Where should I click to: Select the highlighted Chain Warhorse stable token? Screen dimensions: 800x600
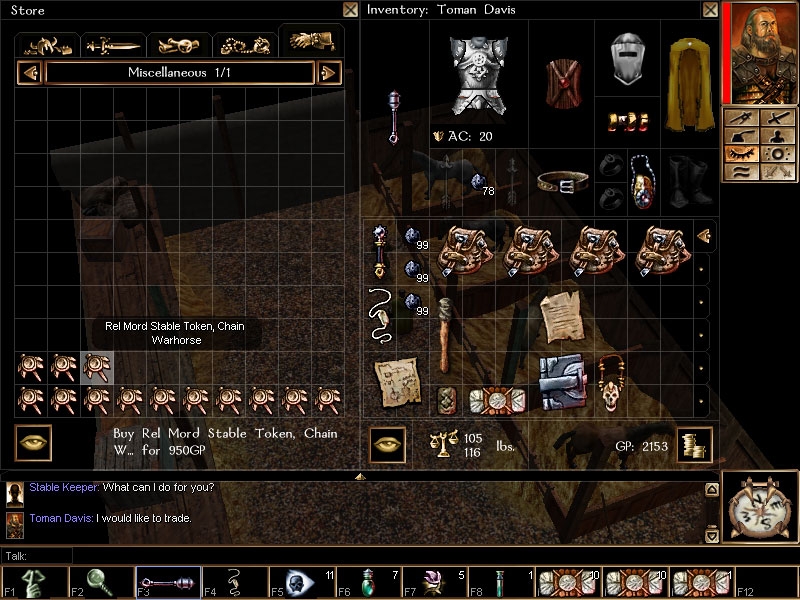[x=97, y=368]
